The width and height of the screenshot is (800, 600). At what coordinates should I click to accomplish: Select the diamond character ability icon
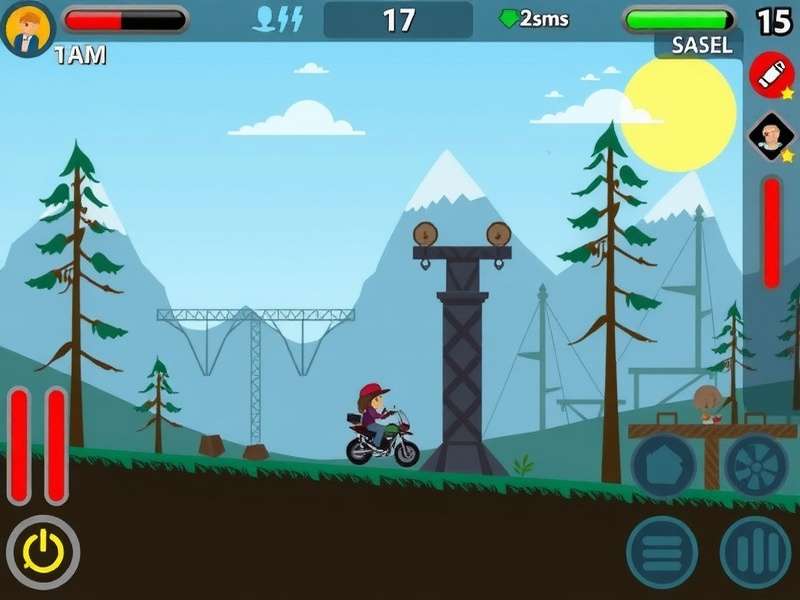[771, 138]
